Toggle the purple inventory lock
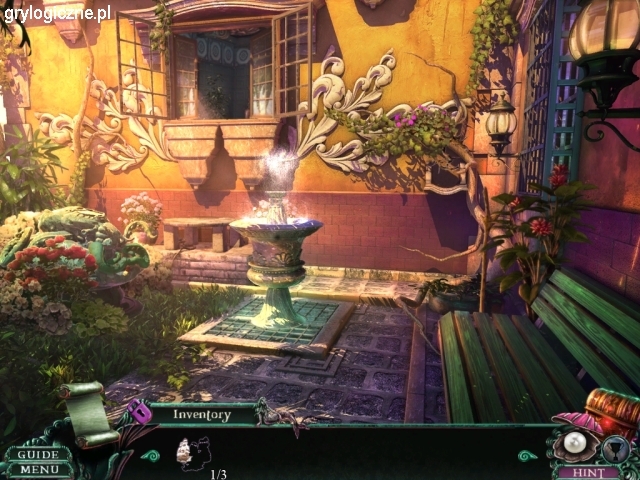 140,411
